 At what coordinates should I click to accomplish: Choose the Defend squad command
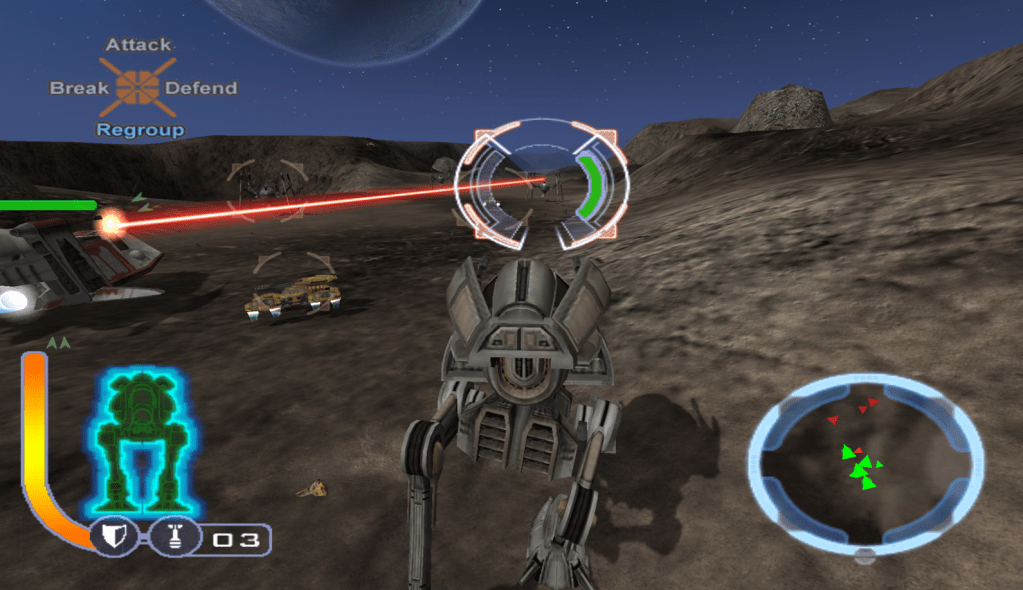(201, 88)
